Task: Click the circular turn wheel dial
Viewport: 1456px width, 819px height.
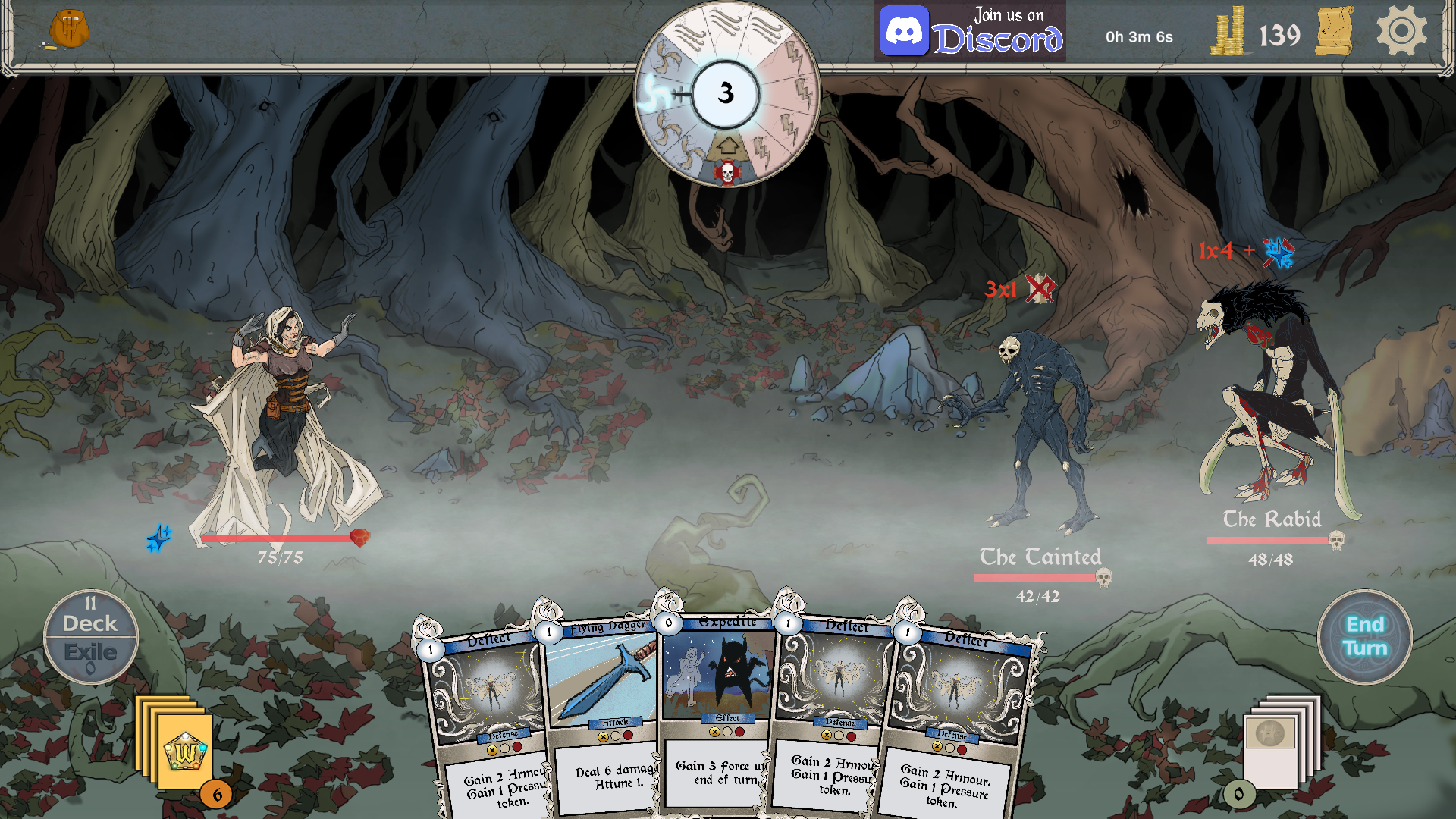Action: tap(726, 94)
